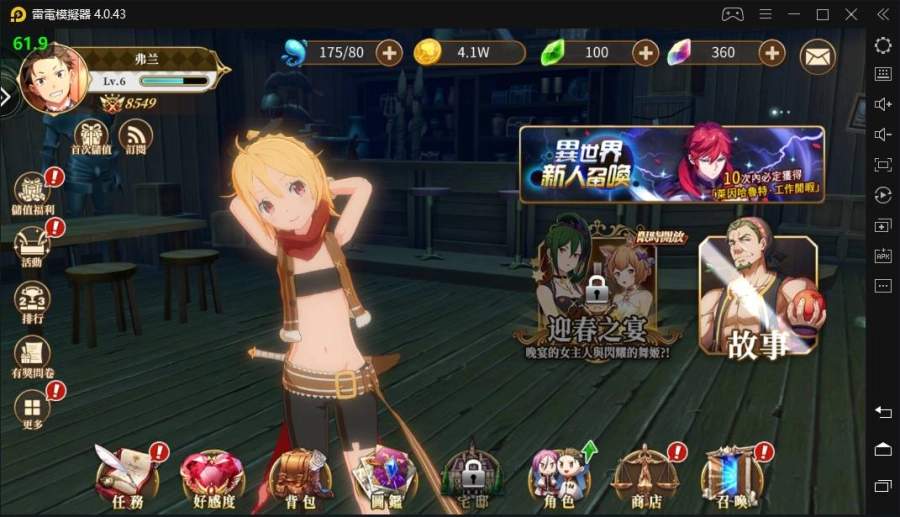Add more blue stamina with plus button
This screenshot has width=900, height=517.
[x=387, y=52]
